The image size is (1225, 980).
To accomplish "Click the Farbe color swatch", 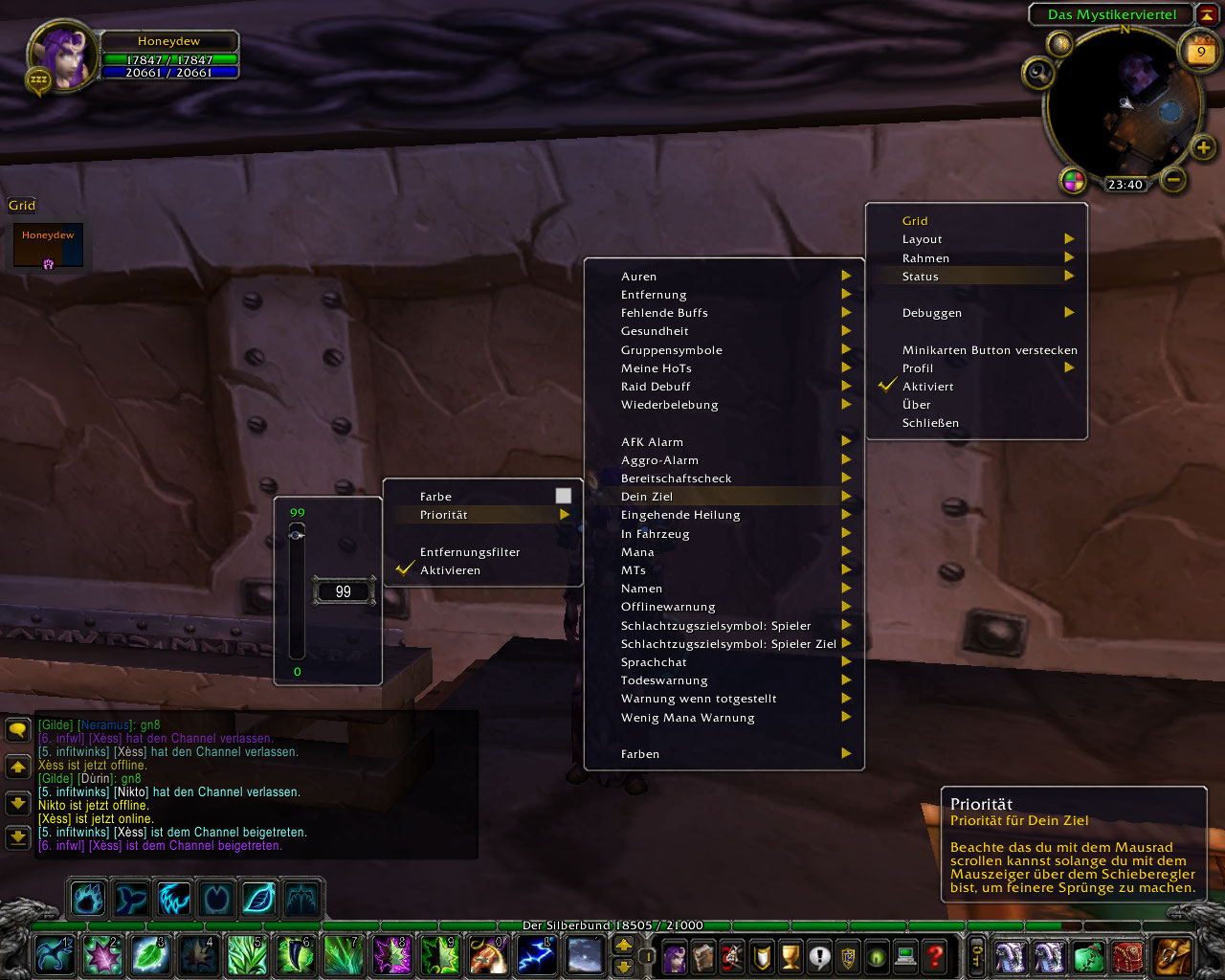I will point(564,496).
